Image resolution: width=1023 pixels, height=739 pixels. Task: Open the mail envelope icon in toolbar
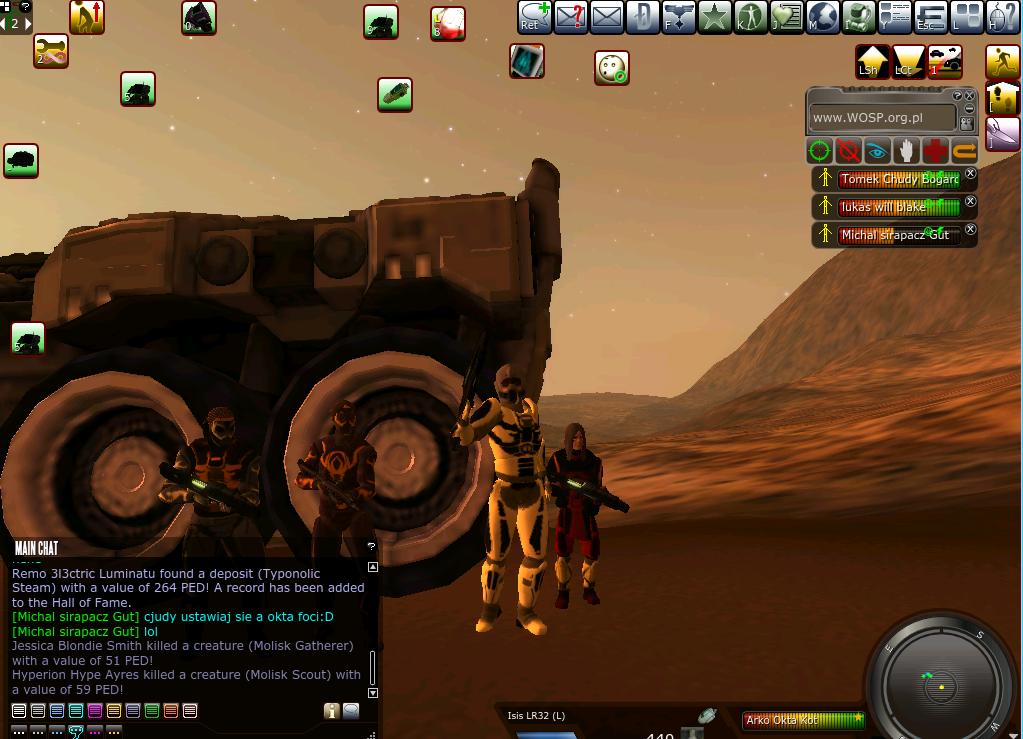607,17
